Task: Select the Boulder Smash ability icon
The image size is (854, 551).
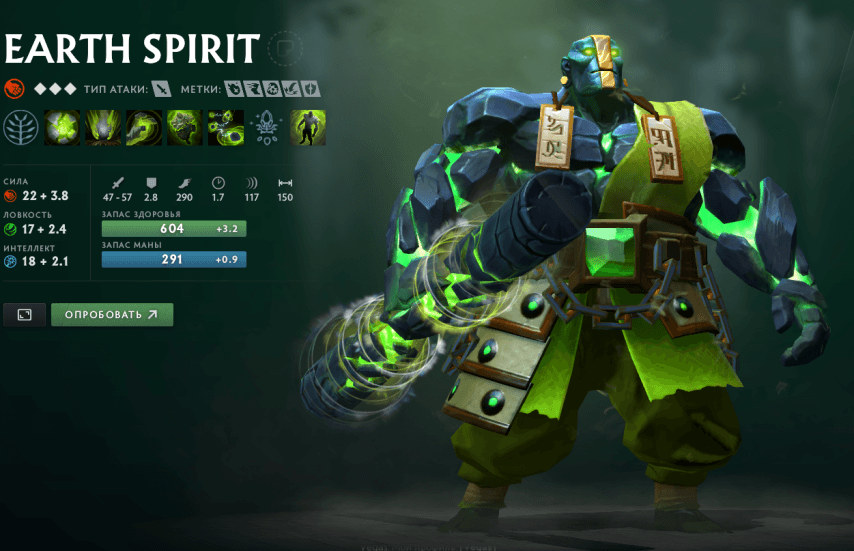Action: click(x=62, y=128)
